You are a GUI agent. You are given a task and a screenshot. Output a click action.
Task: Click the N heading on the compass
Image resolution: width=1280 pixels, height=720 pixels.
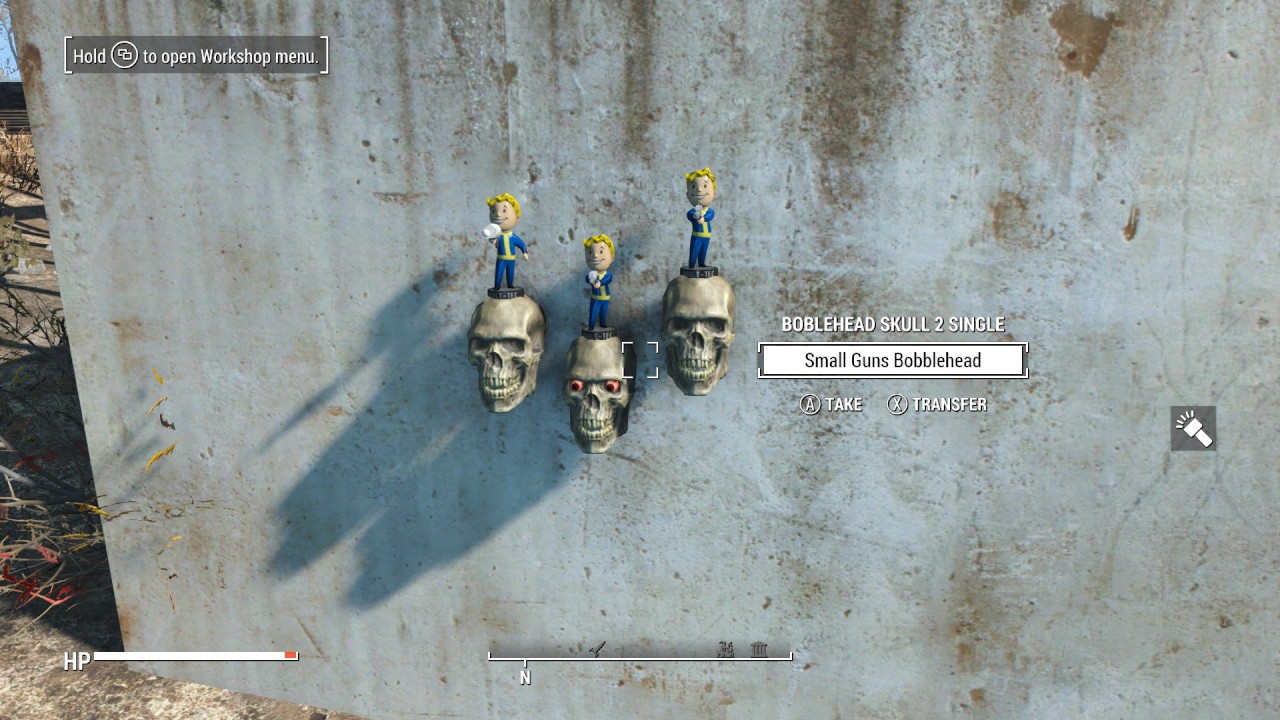[x=525, y=677]
